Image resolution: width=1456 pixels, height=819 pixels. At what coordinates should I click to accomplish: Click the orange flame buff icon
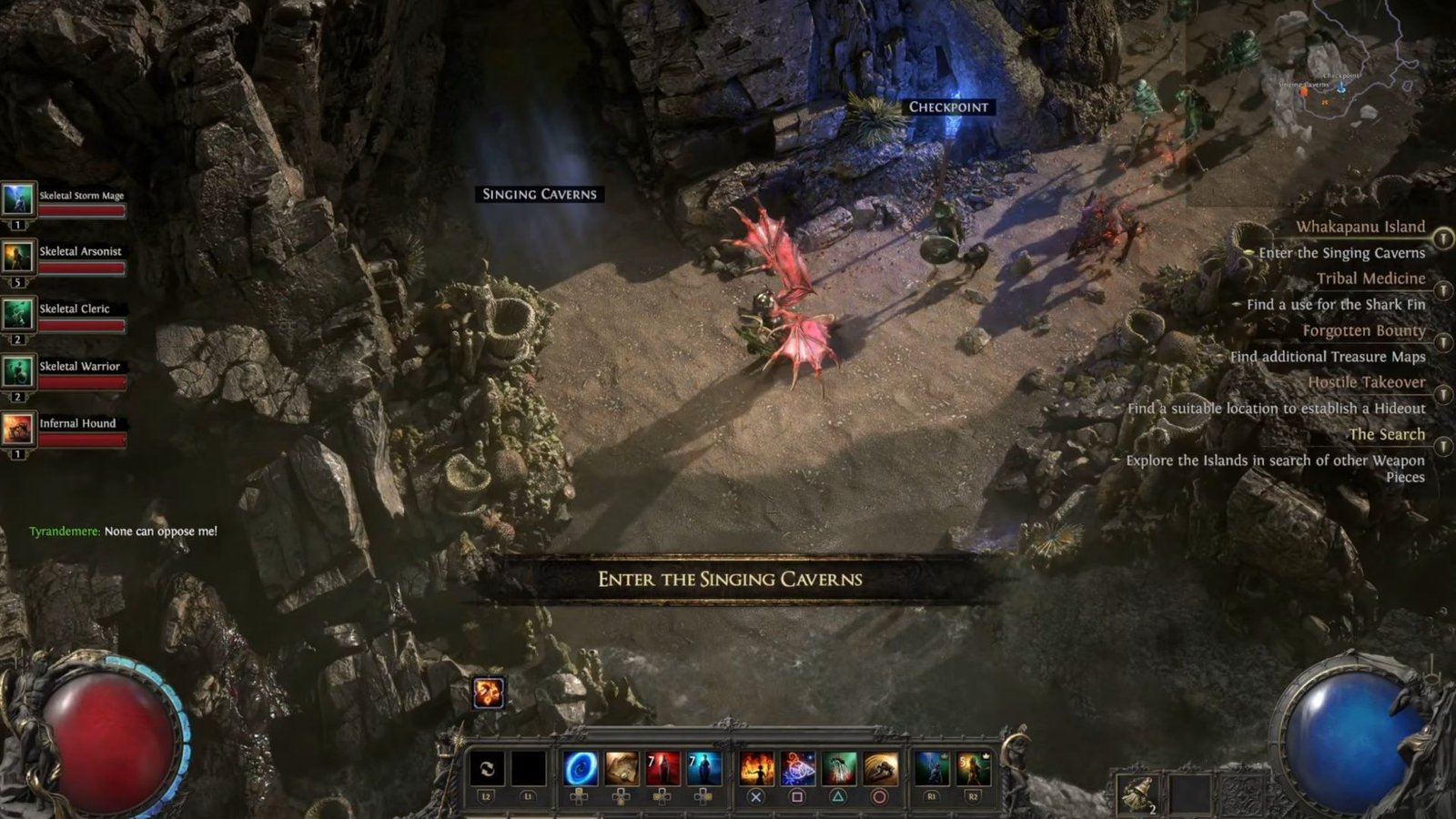coord(489,693)
